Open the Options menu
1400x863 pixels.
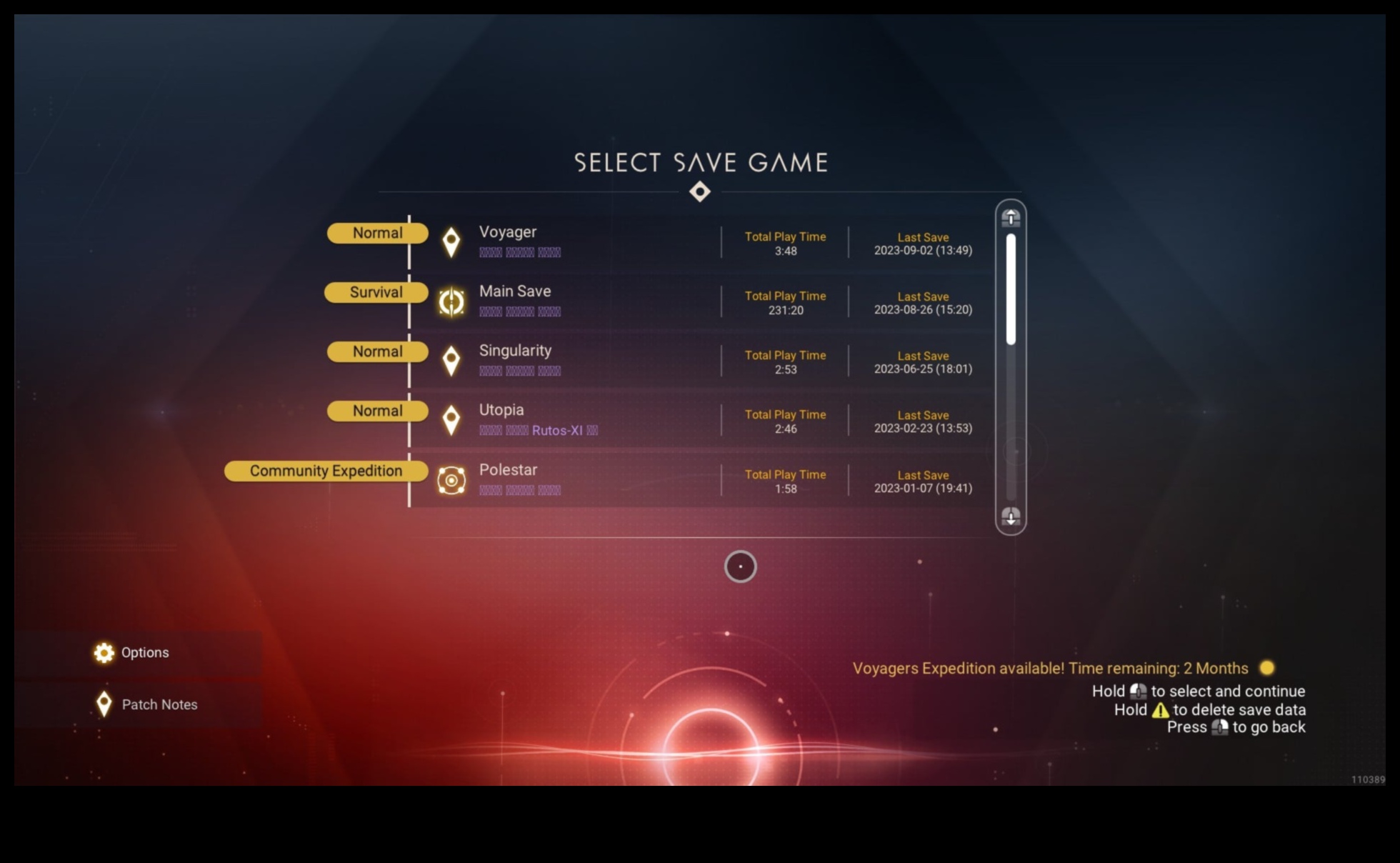[144, 652]
